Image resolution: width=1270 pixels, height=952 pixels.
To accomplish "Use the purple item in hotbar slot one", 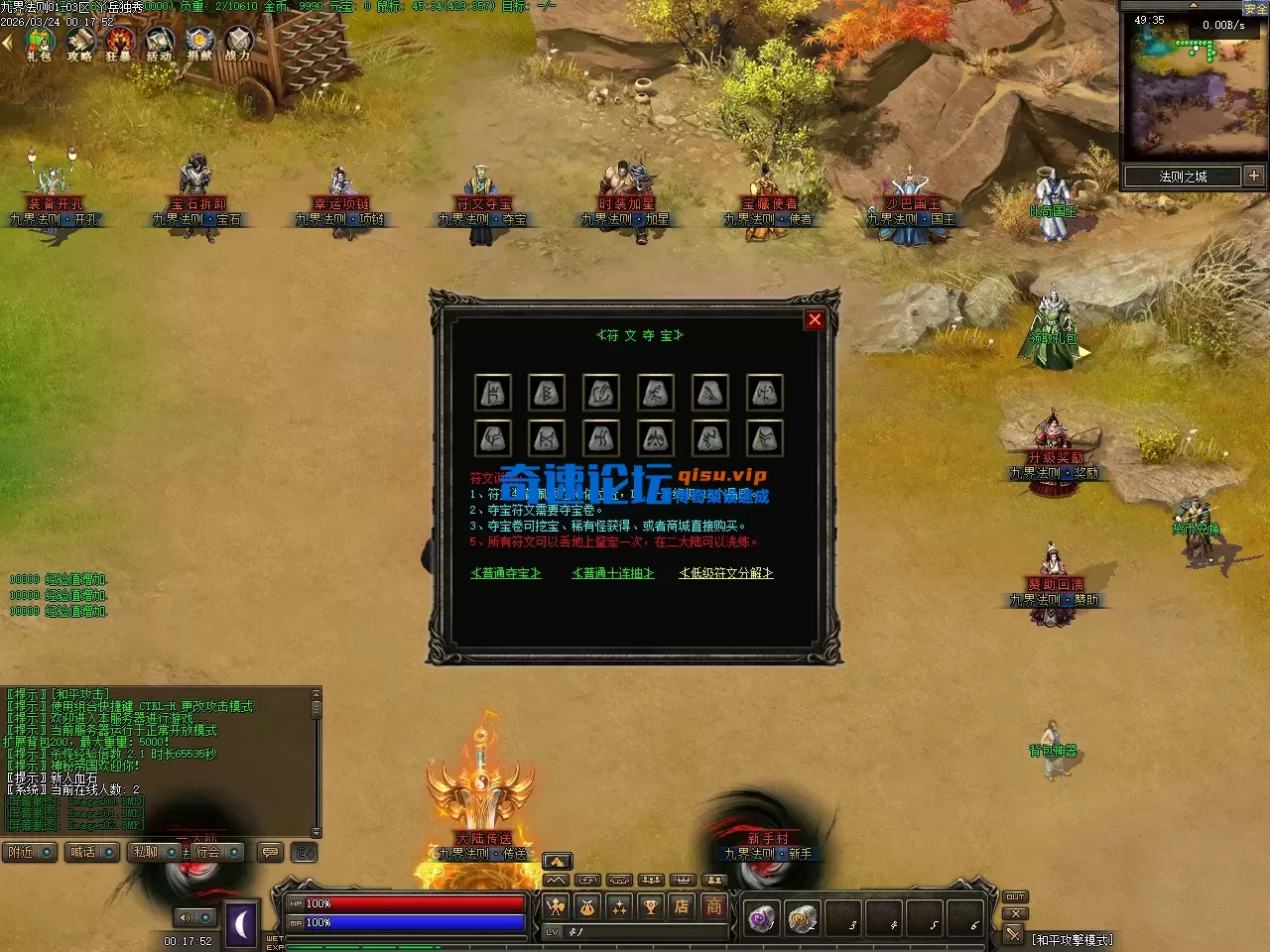I will 762,919.
